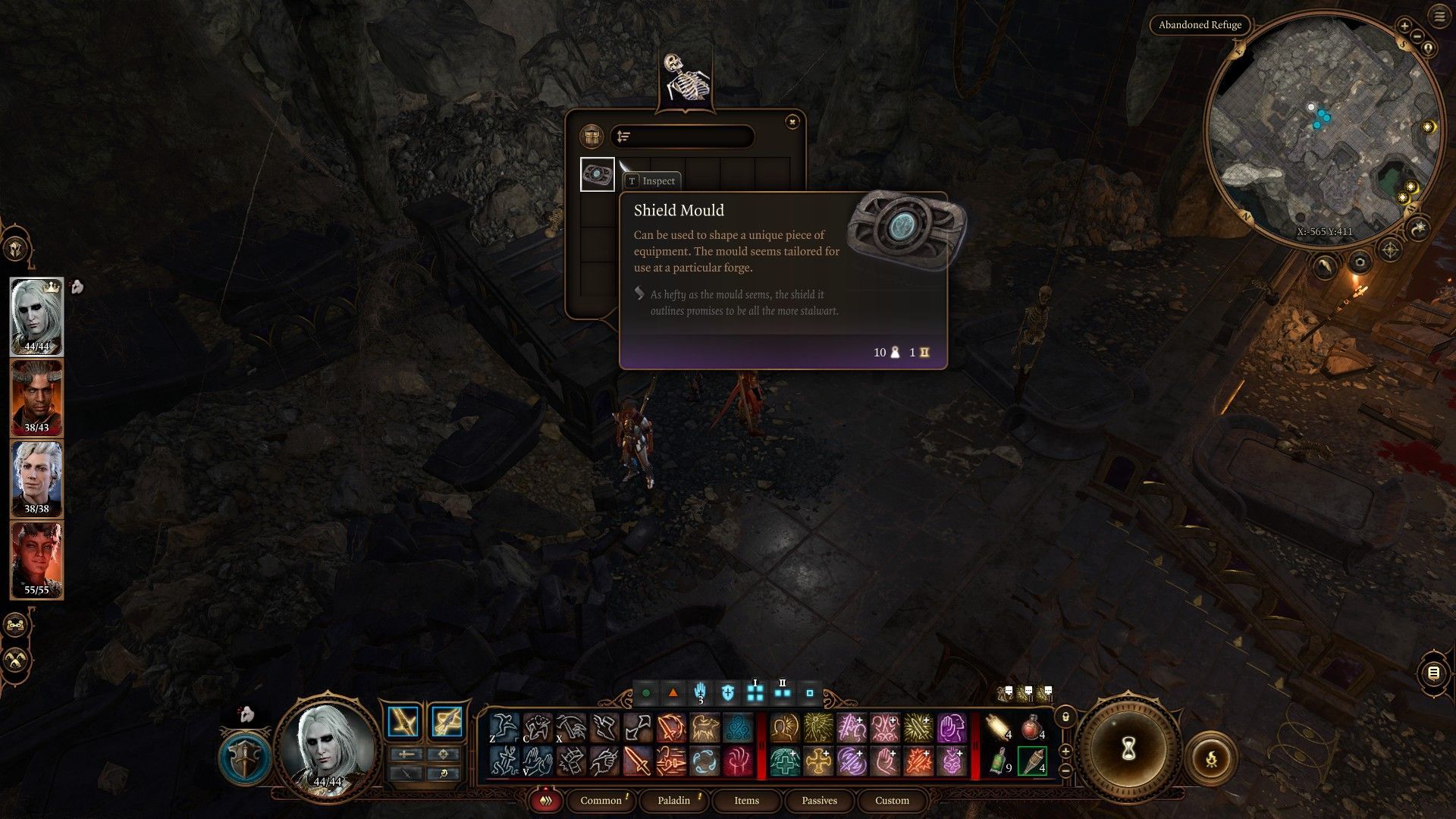Viewport: 1456px width, 819px height.
Task: Select the white-curly-haired companion portrait
Action: pos(36,479)
